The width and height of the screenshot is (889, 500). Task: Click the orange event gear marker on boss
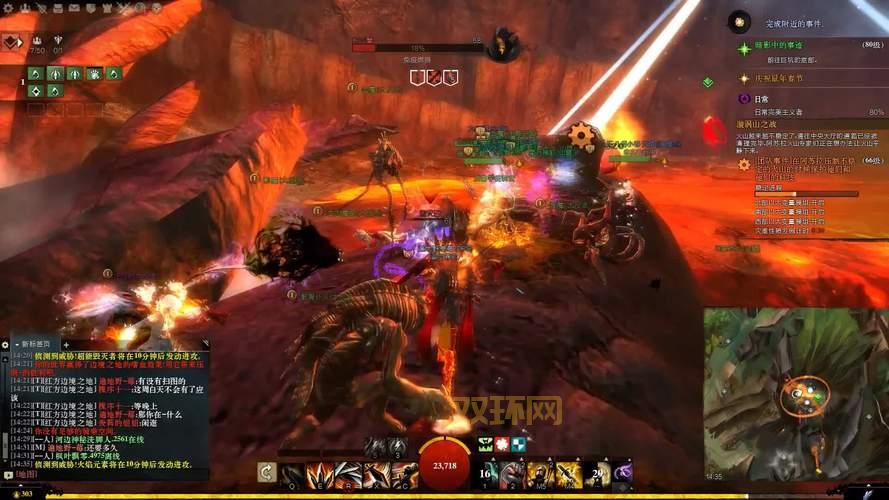coord(580,135)
